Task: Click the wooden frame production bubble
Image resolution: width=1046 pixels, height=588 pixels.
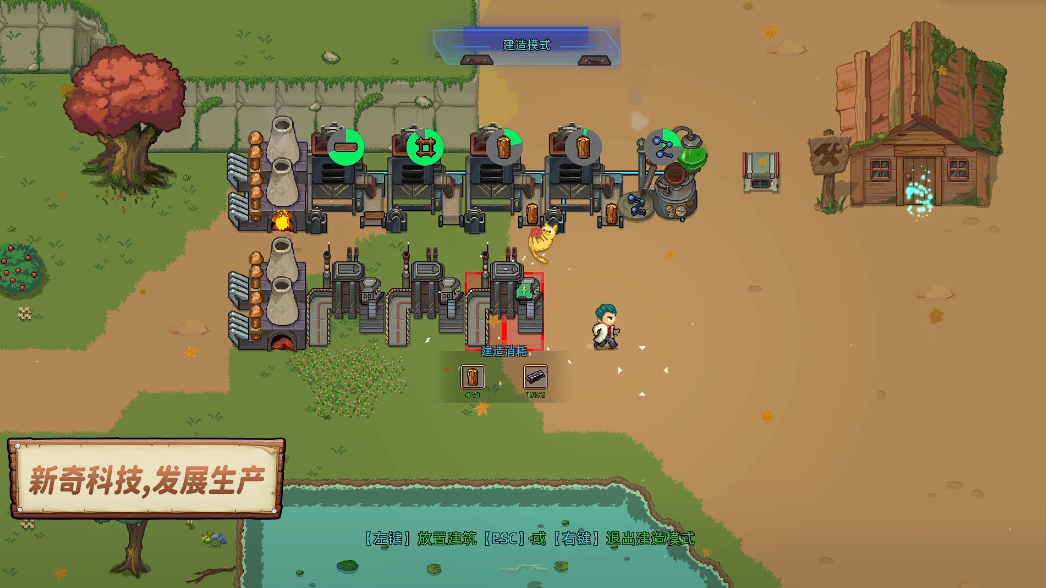Action: point(425,147)
